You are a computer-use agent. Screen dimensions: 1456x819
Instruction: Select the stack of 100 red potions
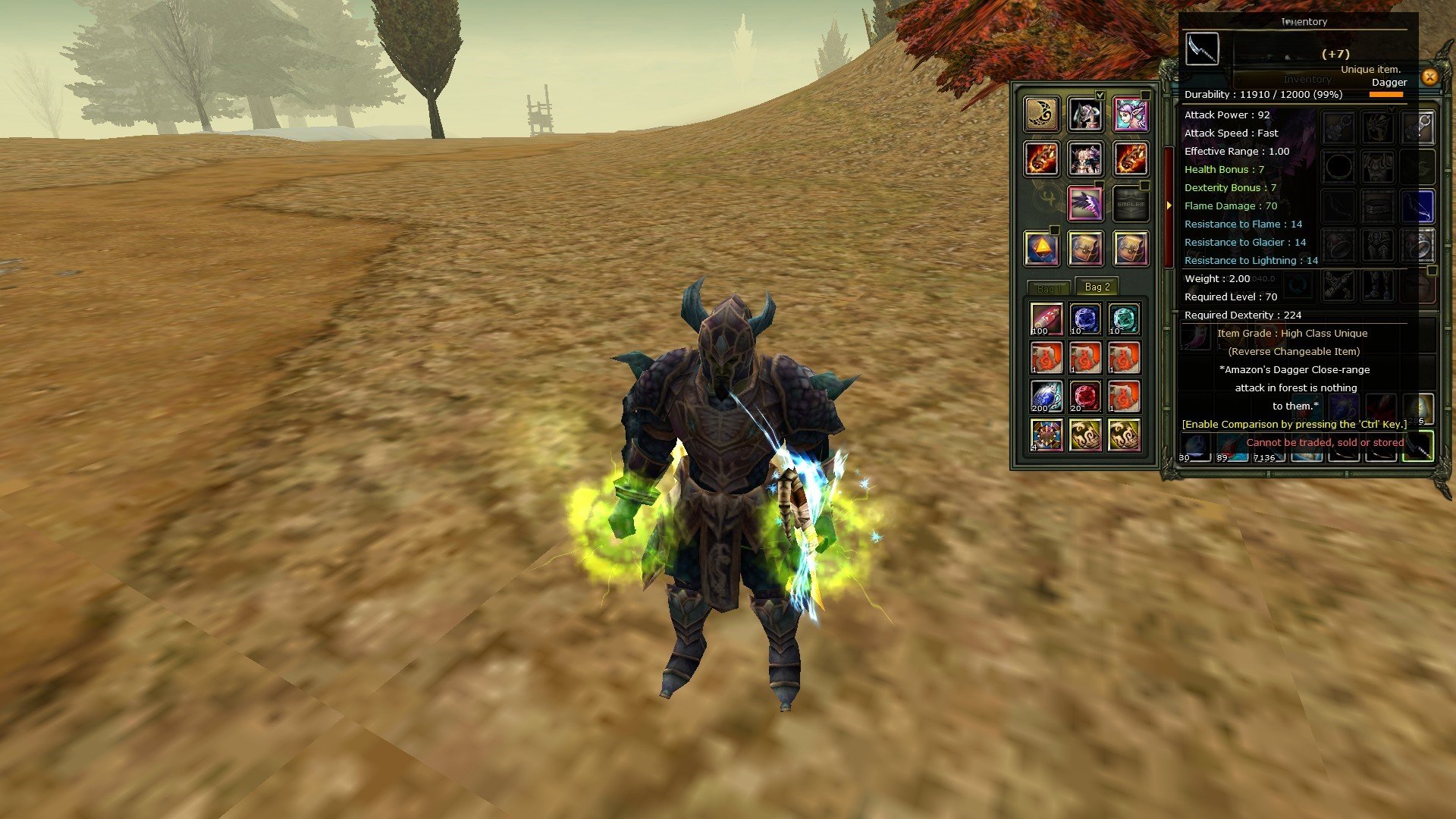coord(1046,318)
